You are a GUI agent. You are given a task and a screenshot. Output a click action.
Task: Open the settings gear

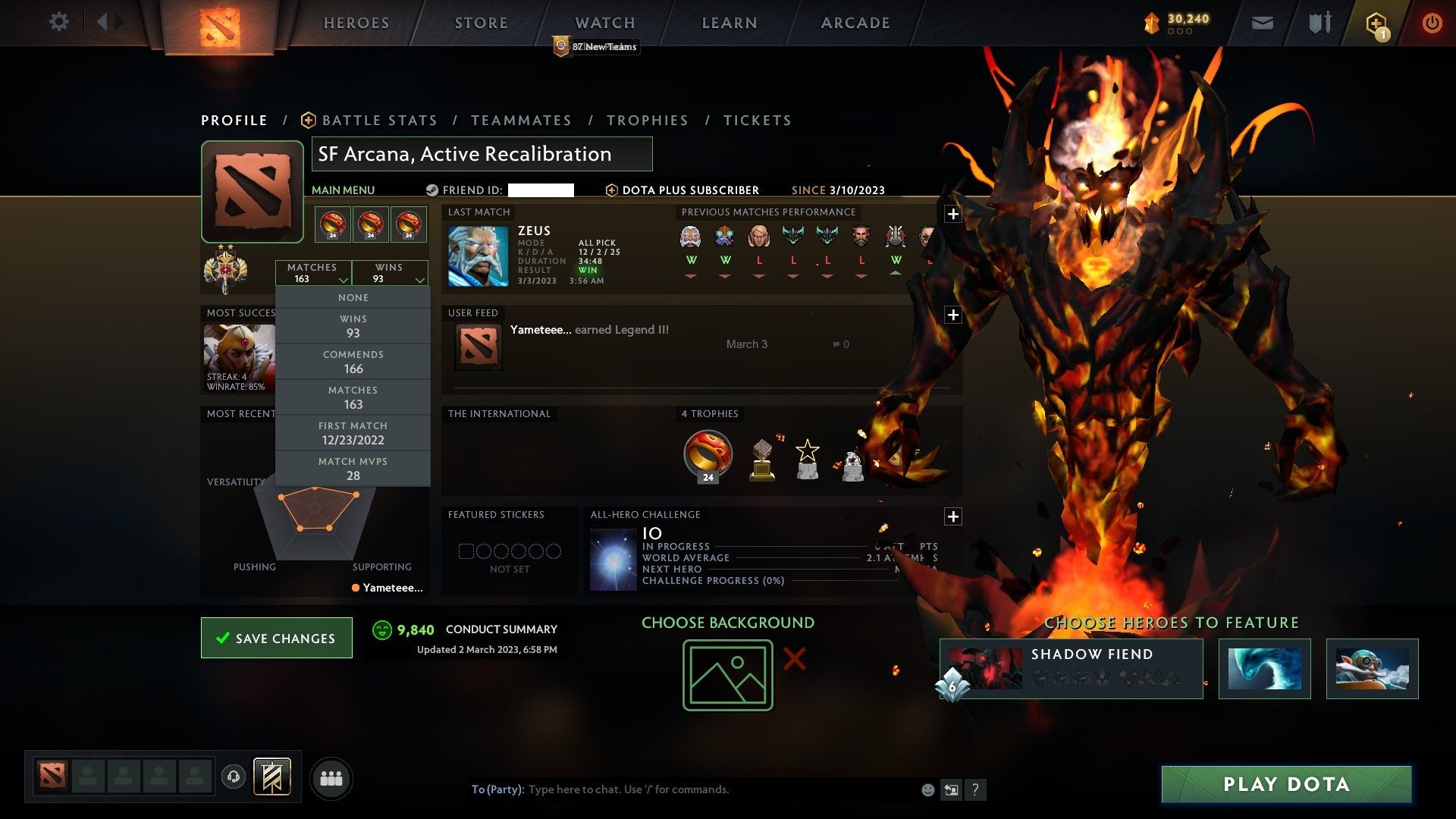point(58,22)
